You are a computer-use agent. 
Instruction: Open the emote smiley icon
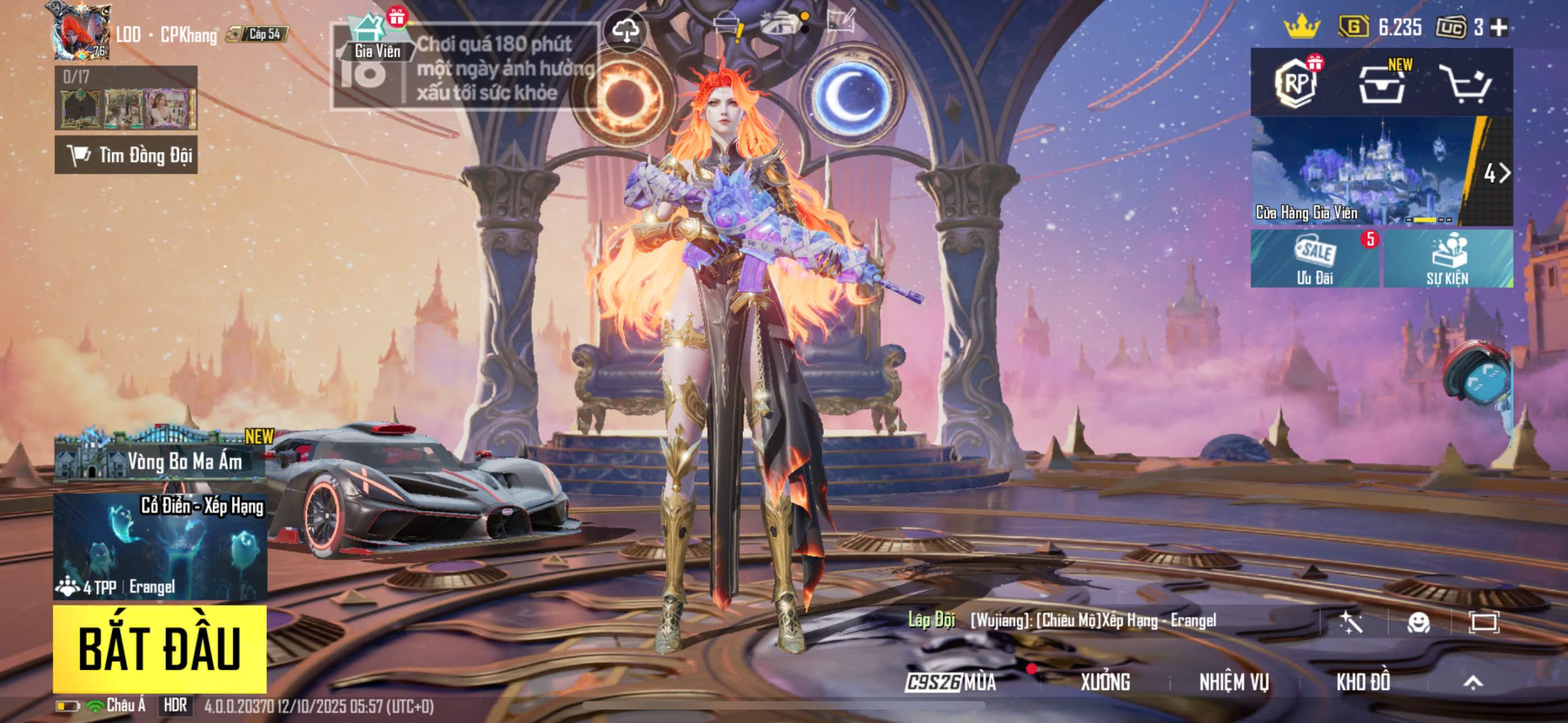coord(1419,623)
